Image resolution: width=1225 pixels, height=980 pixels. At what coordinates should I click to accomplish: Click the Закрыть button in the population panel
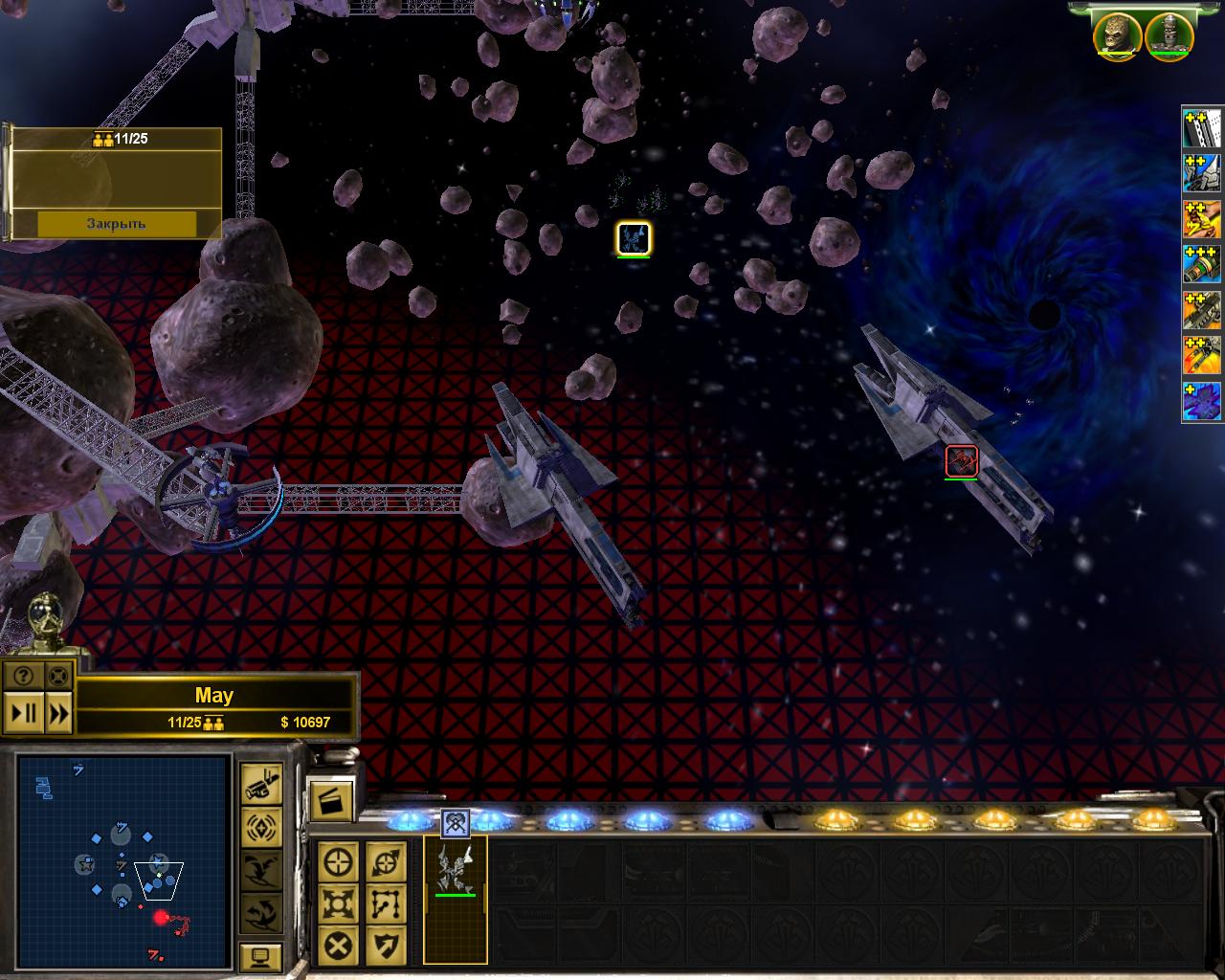point(116,223)
